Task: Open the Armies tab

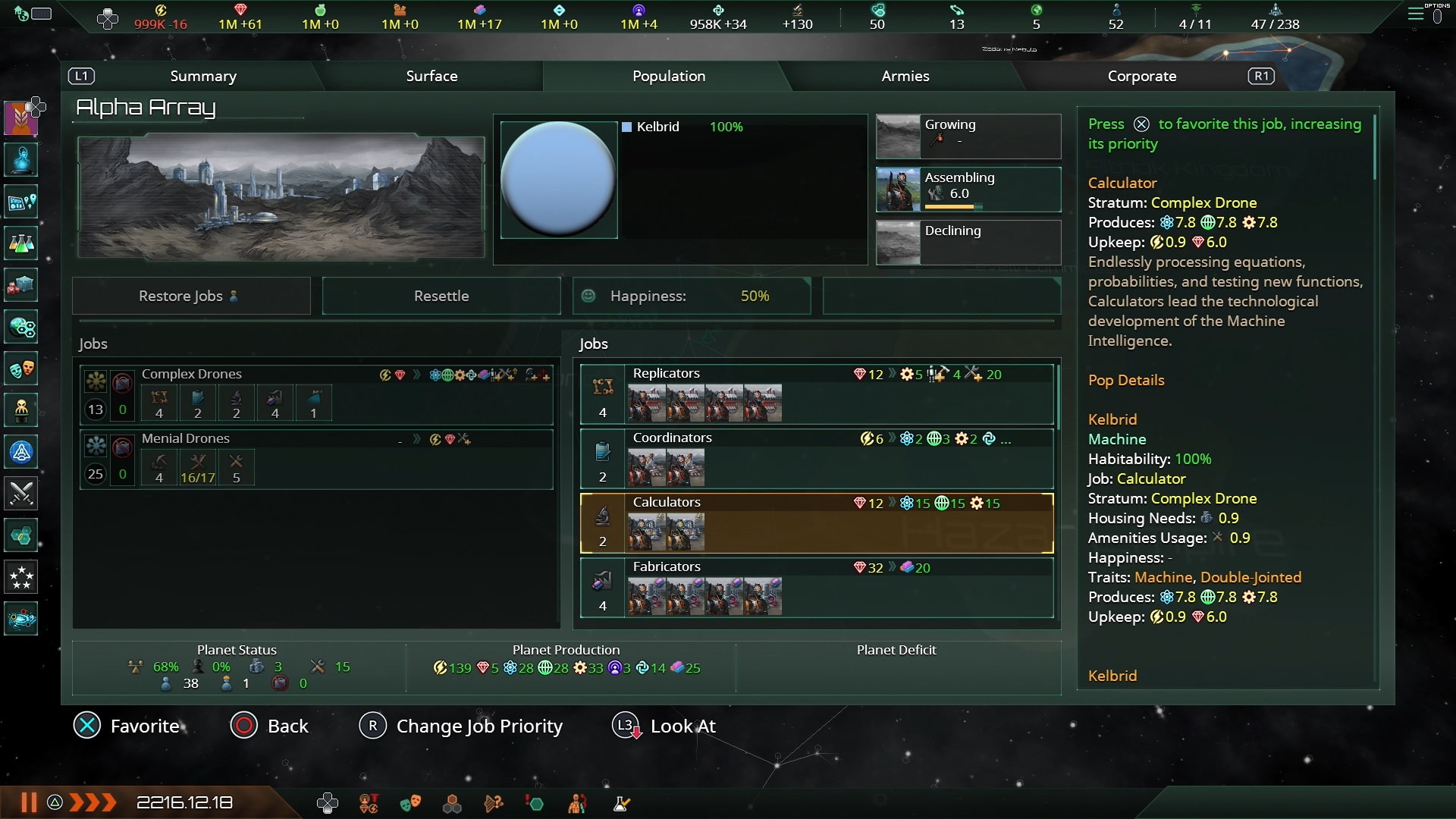Action: [x=905, y=76]
